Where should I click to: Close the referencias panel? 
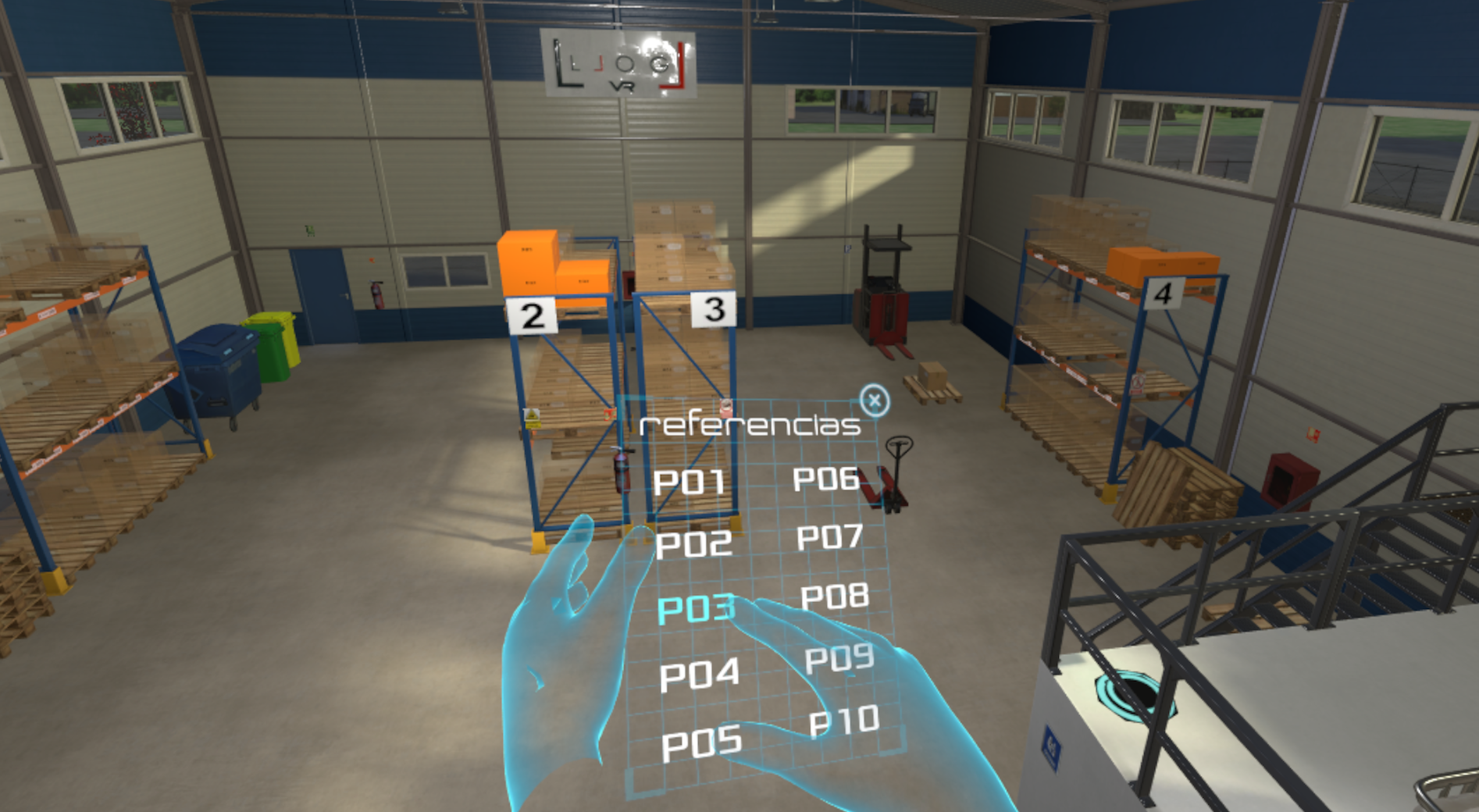874,401
